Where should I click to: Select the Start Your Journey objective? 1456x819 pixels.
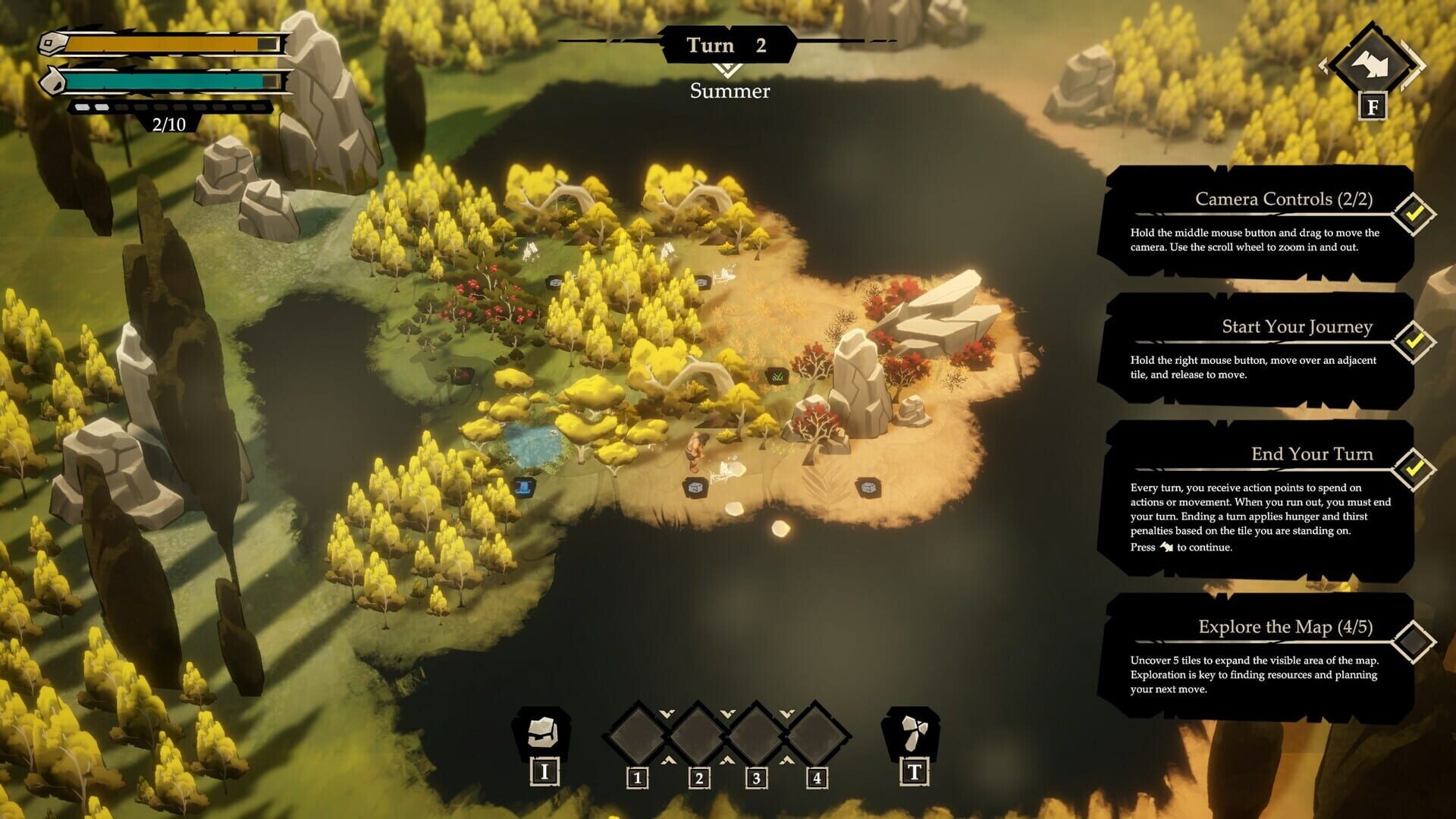coord(1257,350)
